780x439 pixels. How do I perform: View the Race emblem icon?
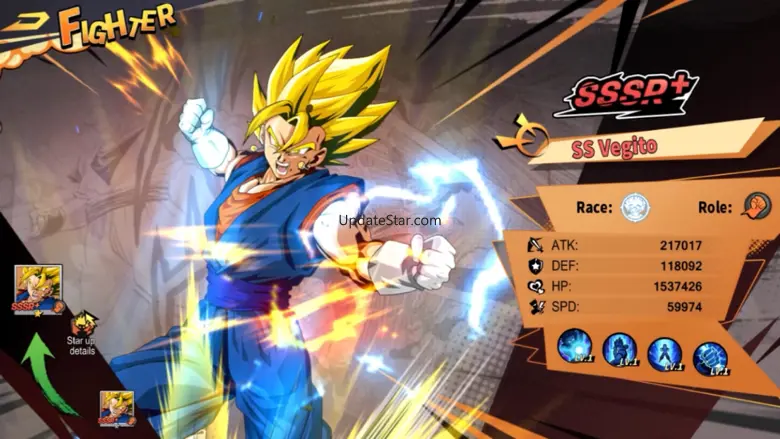pyautogui.click(x=635, y=208)
